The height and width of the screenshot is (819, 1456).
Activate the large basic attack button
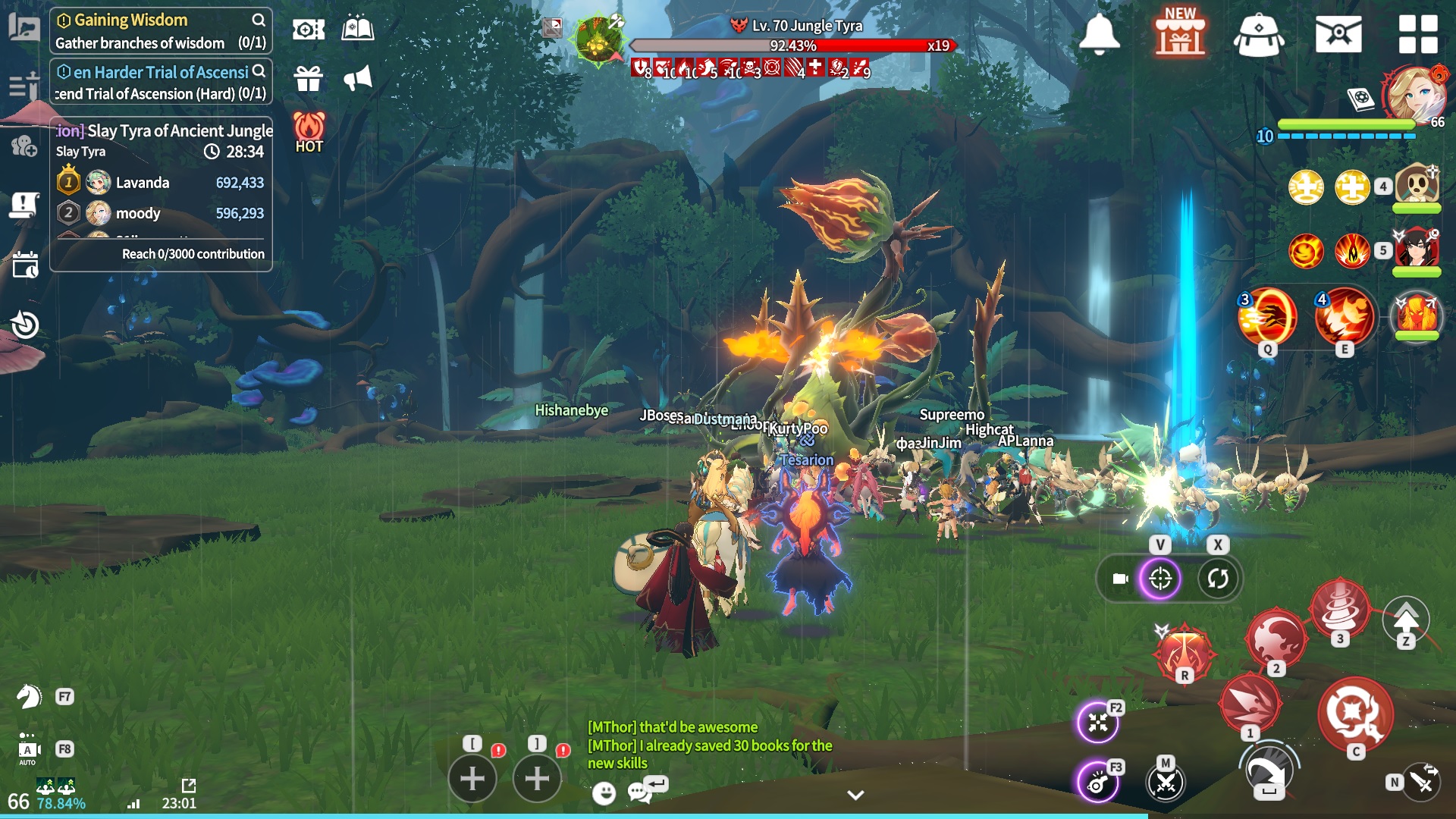point(1354,714)
